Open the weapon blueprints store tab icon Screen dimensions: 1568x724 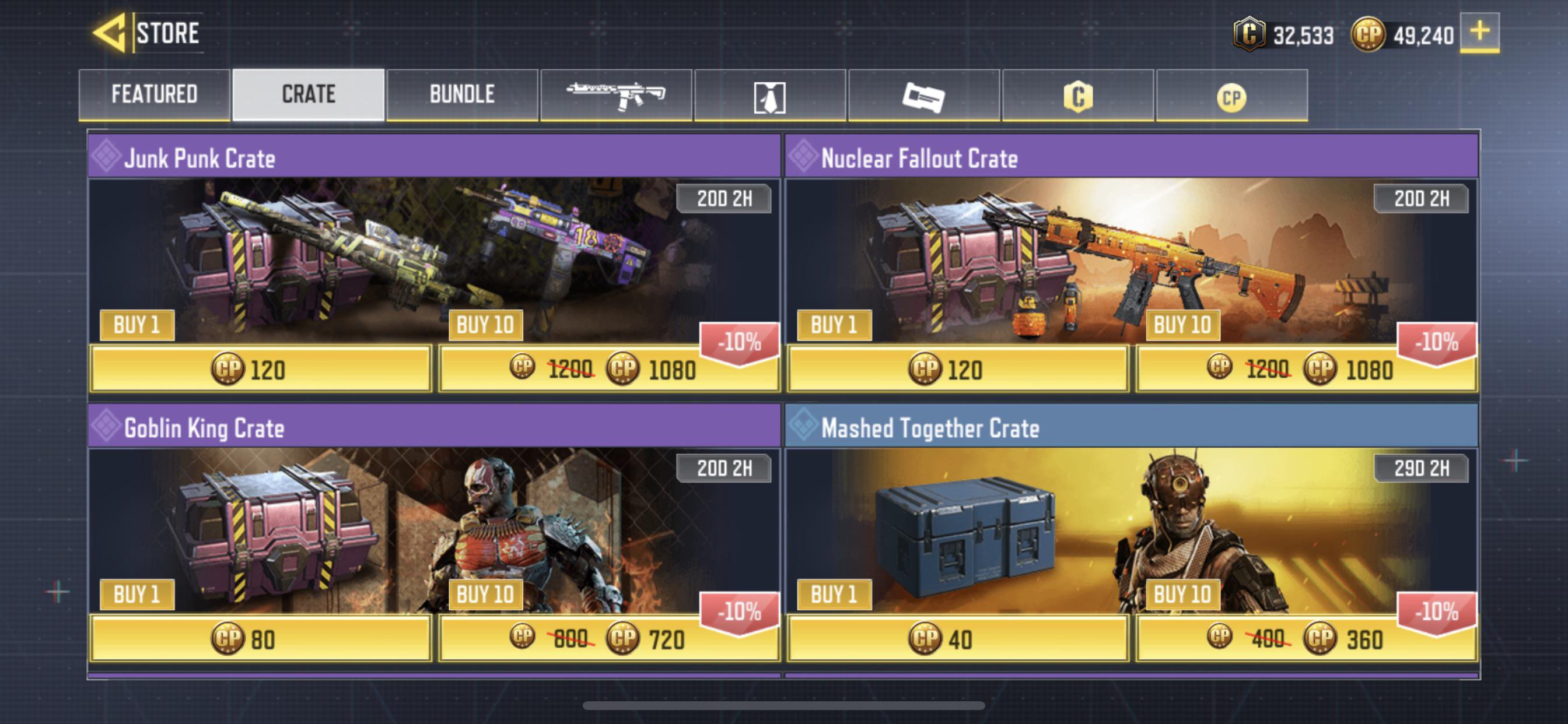click(618, 94)
